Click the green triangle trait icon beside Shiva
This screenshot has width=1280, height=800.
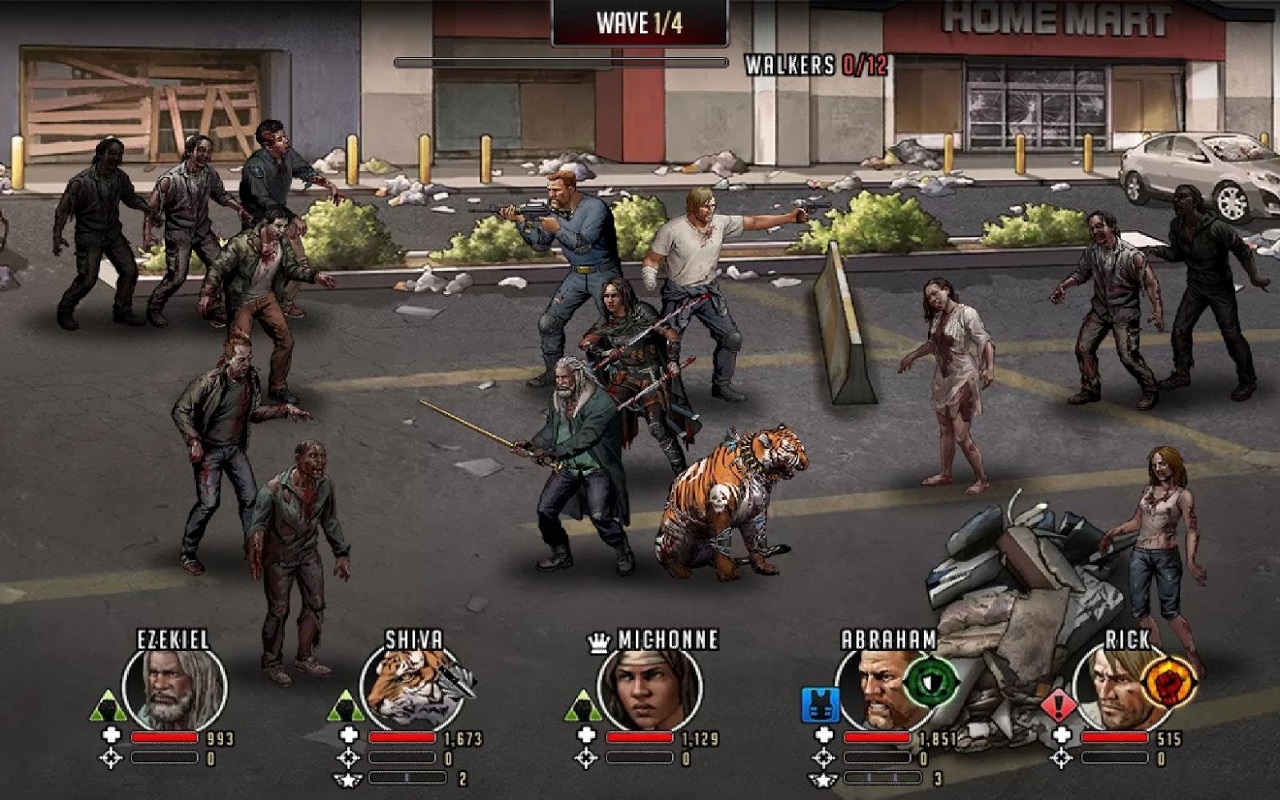[x=346, y=706]
